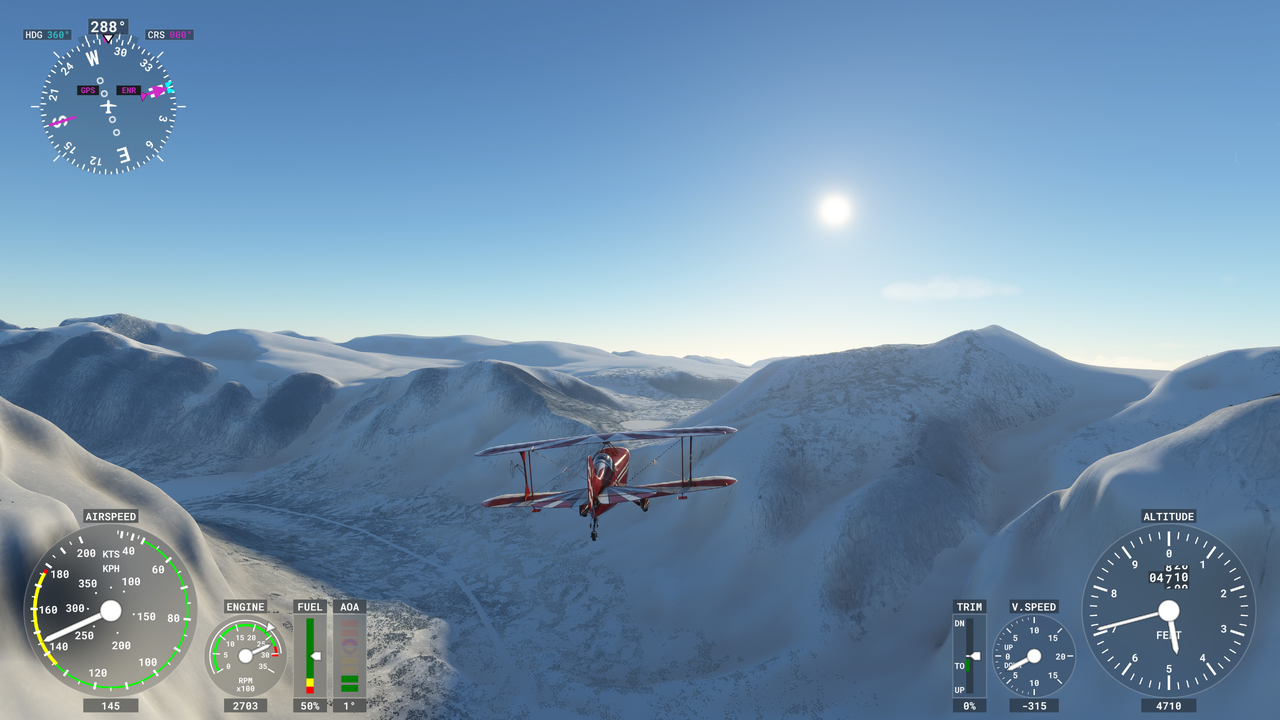Click the altitude altimeter dial

pos(1168,611)
